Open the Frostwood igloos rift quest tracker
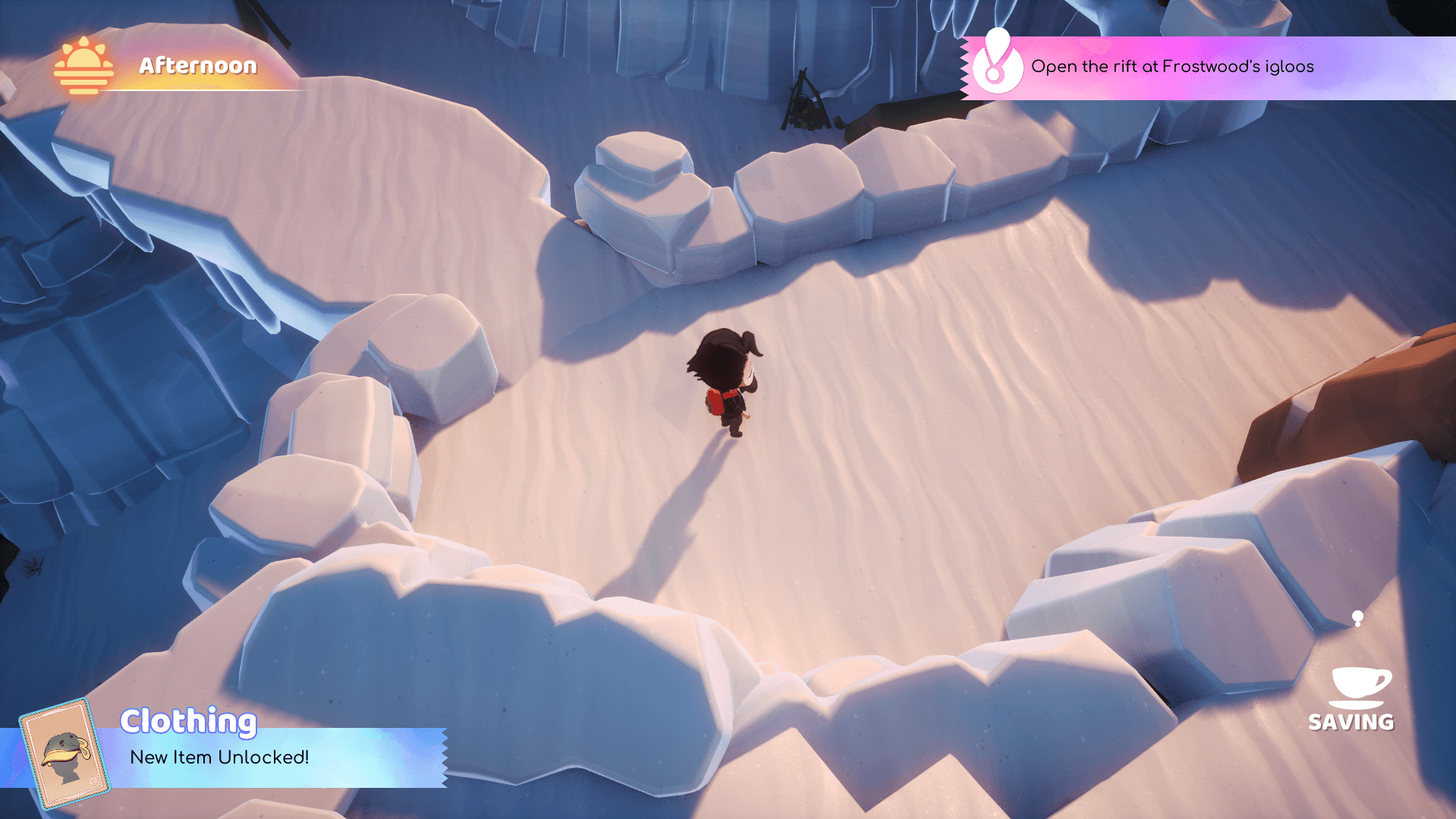Image resolution: width=1456 pixels, height=819 pixels. click(x=1171, y=67)
